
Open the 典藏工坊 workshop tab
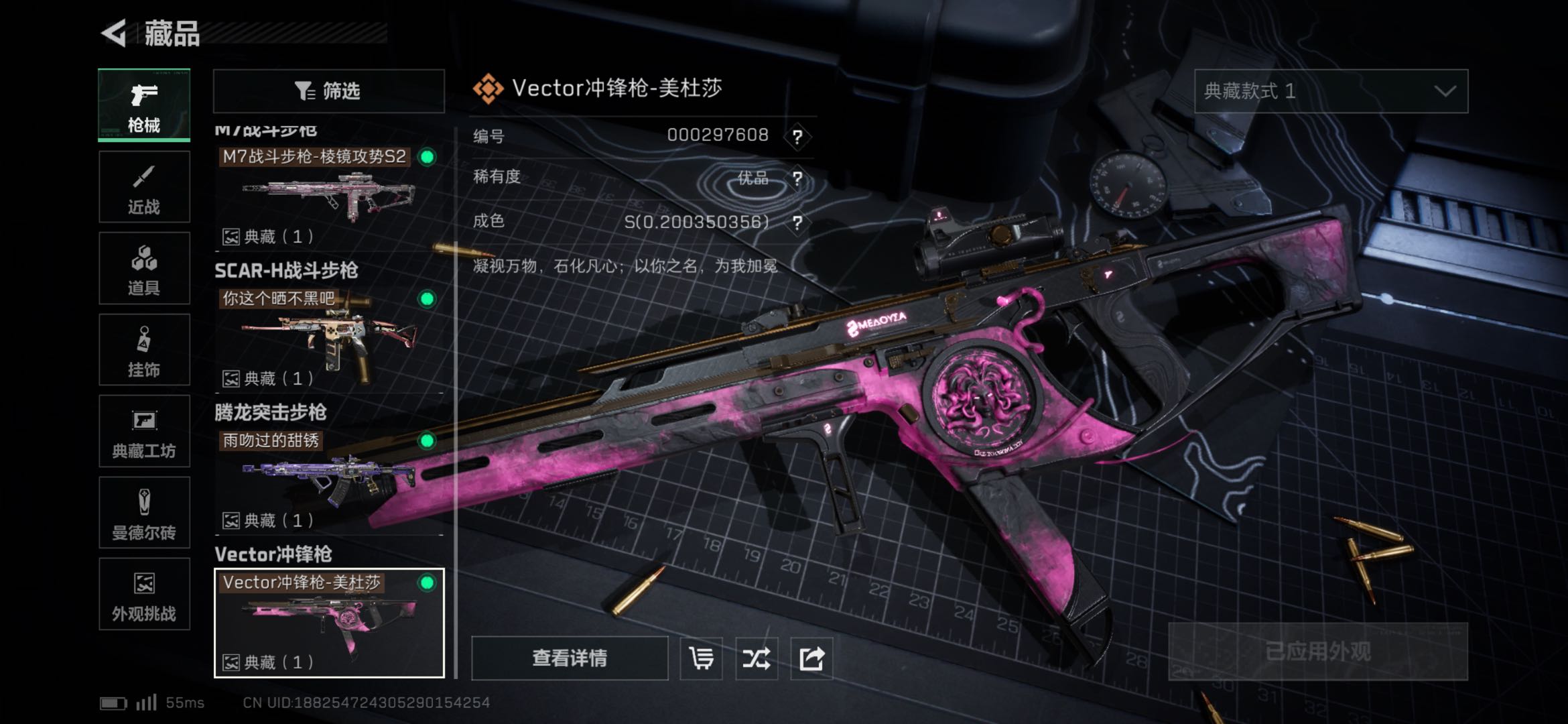pyautogui.click(x=144, y=431)
